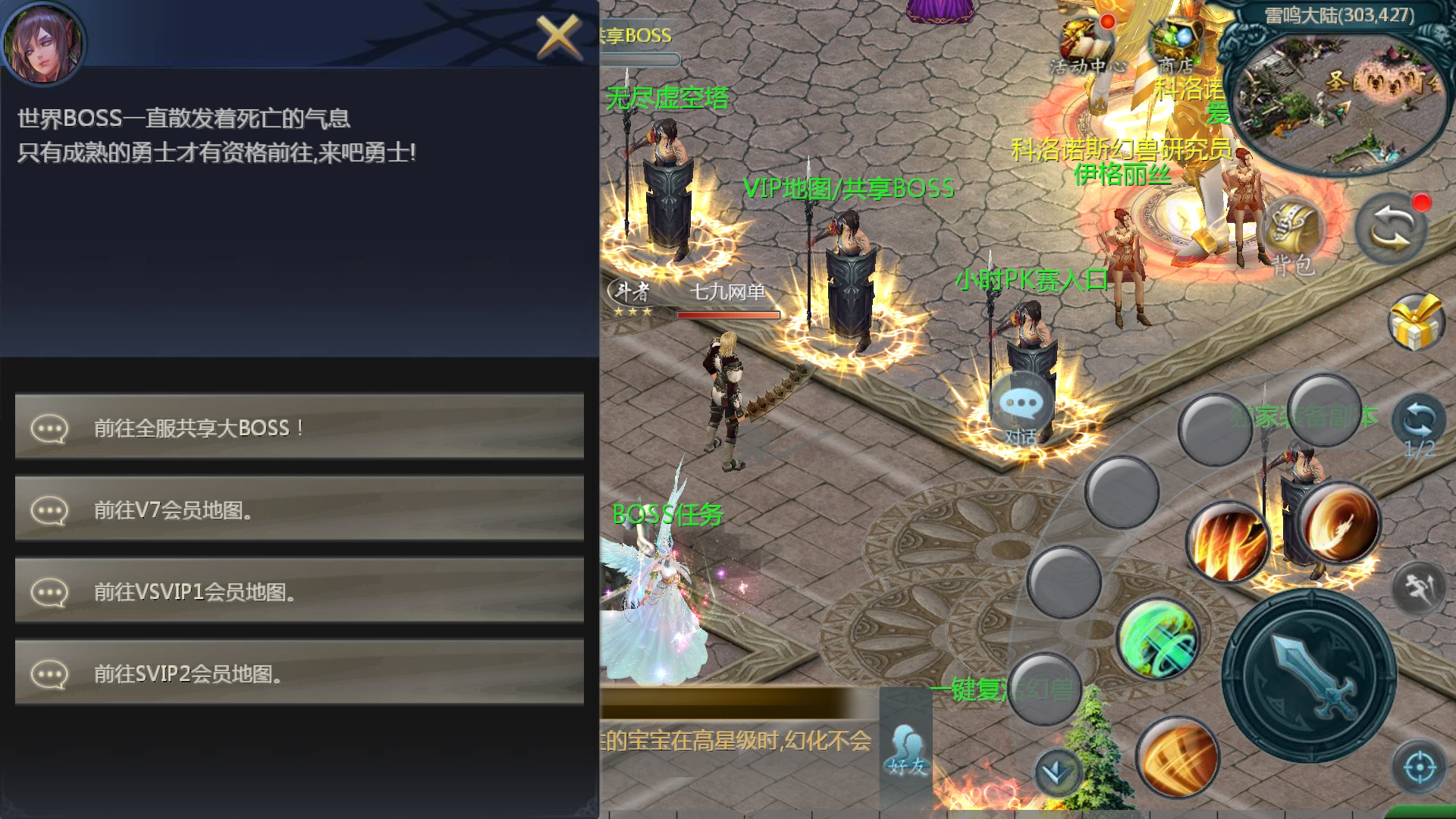Screen dimensions: 1456x819
Task: Select 前往SVIP2会员地图 option
Action: tap(299, 673)
